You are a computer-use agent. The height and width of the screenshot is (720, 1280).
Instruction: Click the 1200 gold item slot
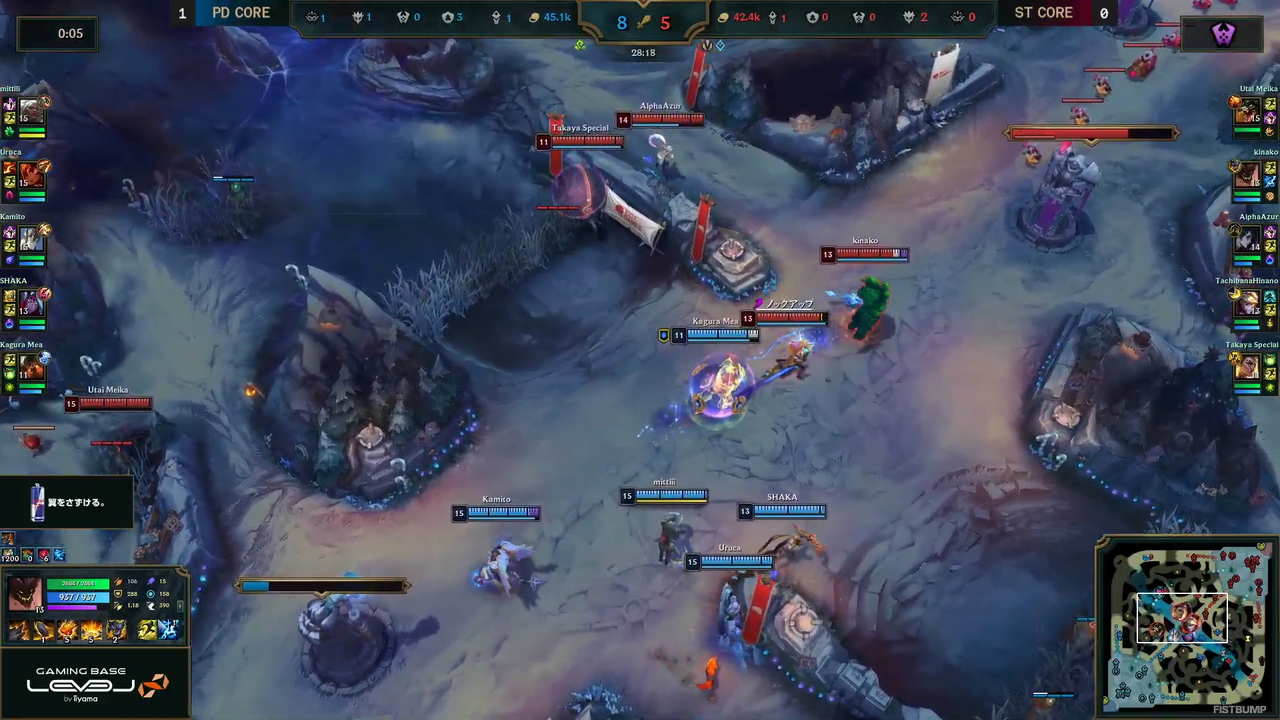point(9,555)
